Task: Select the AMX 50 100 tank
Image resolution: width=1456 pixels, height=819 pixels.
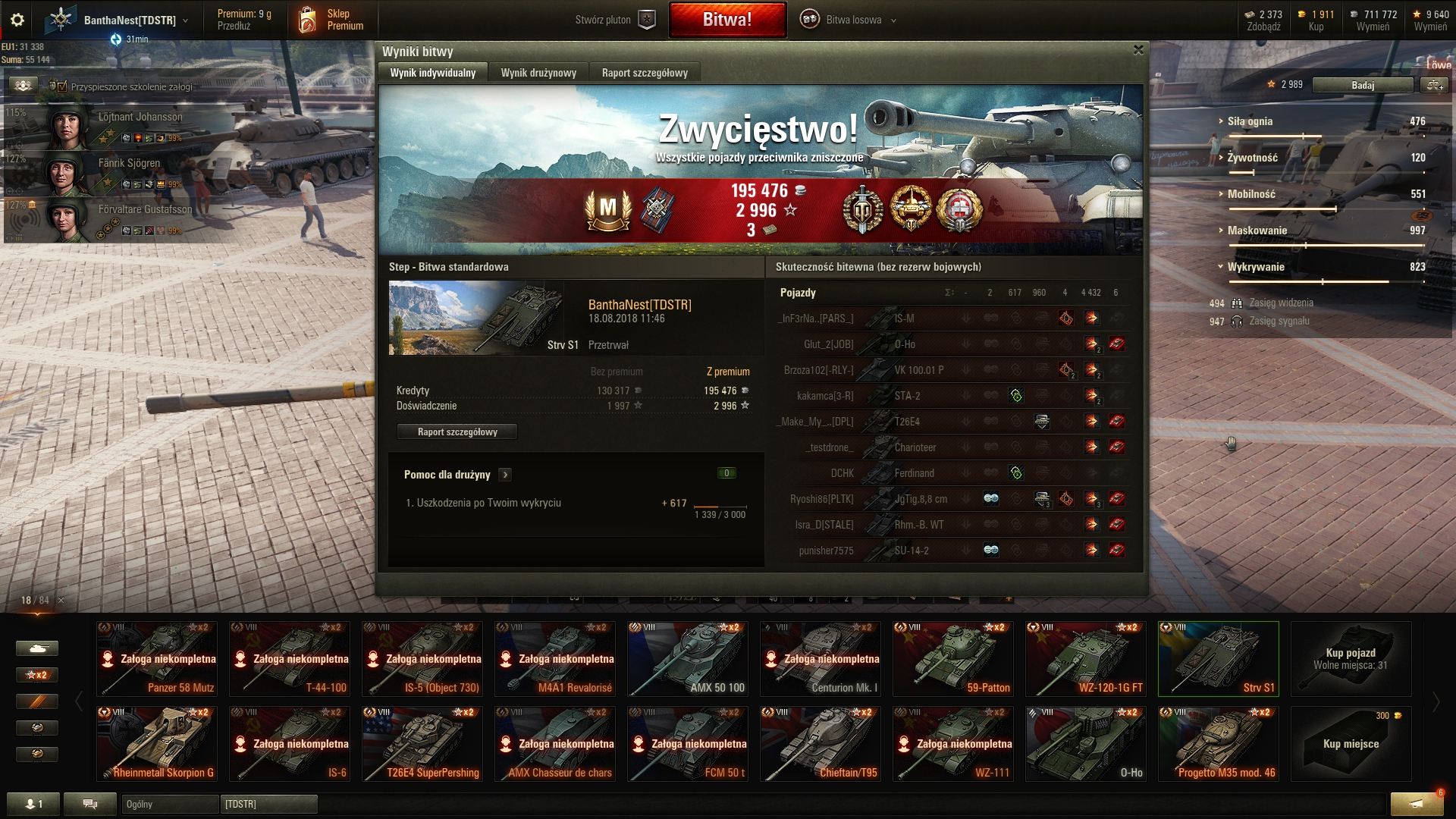Action: [688, 659]
